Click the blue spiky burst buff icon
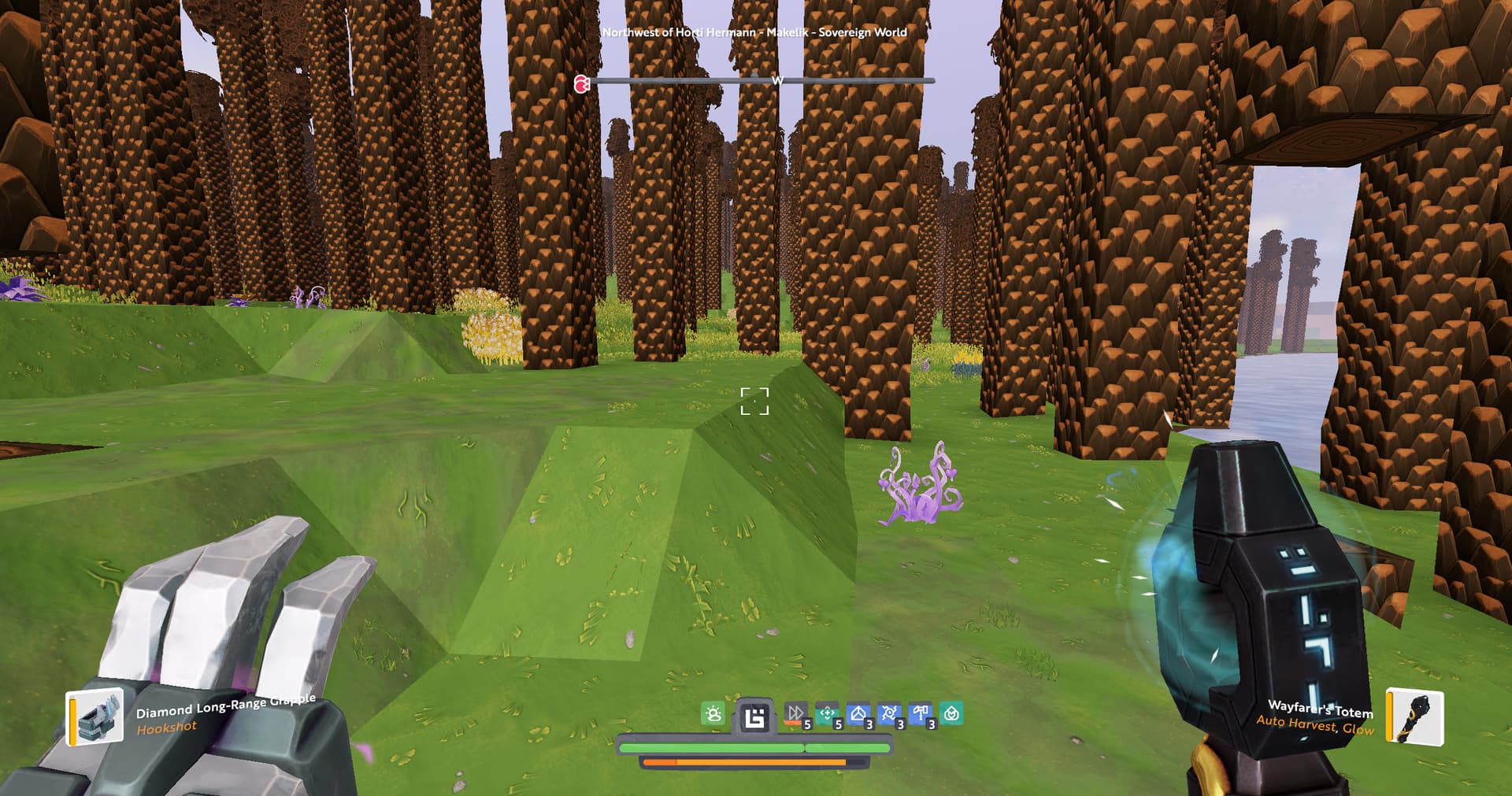This screenshot has width=1512, height=796. coord(889,714)
